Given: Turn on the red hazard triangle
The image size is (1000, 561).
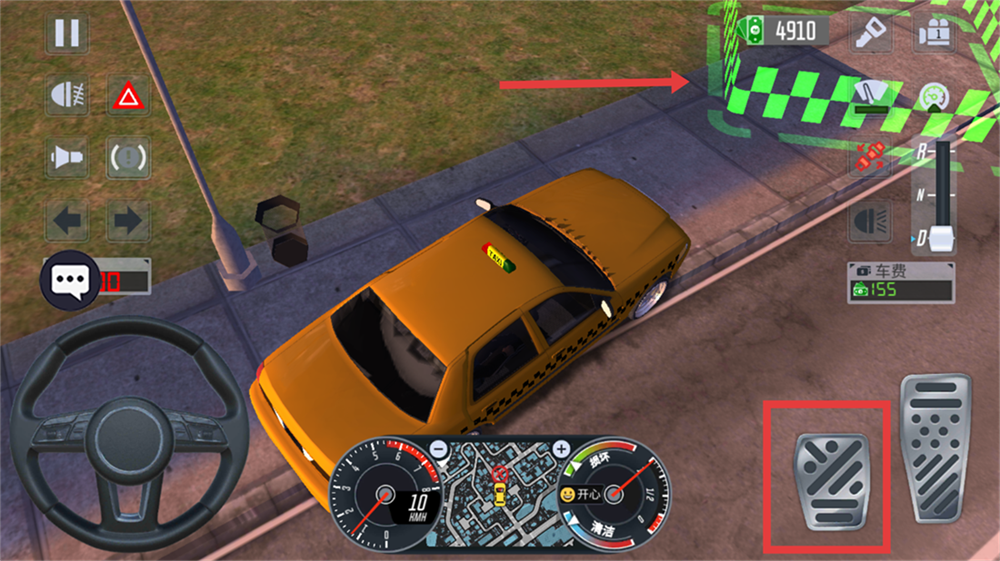Looking at the screenshot, I should 128,96.
